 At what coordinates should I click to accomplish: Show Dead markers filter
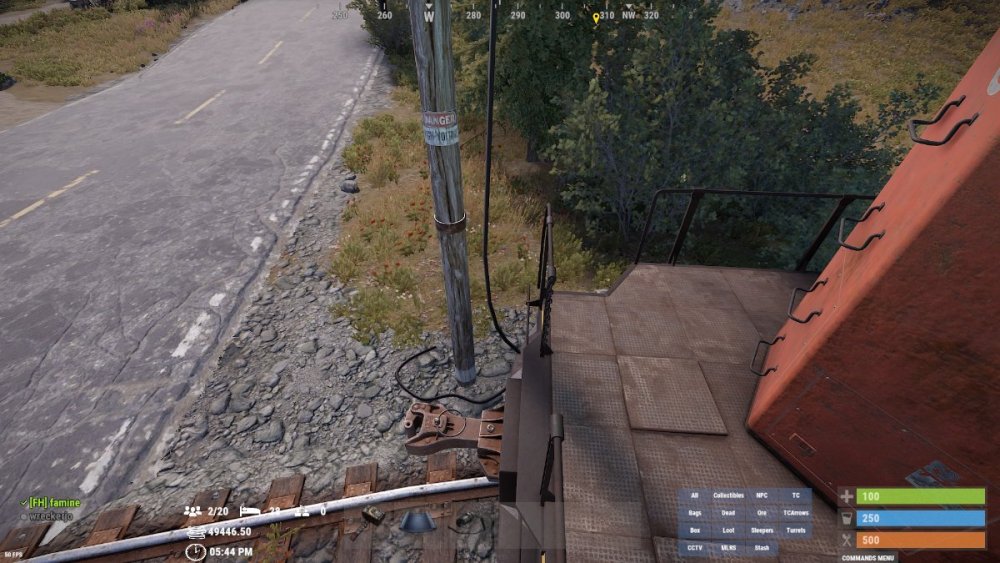tap(728, 513)
